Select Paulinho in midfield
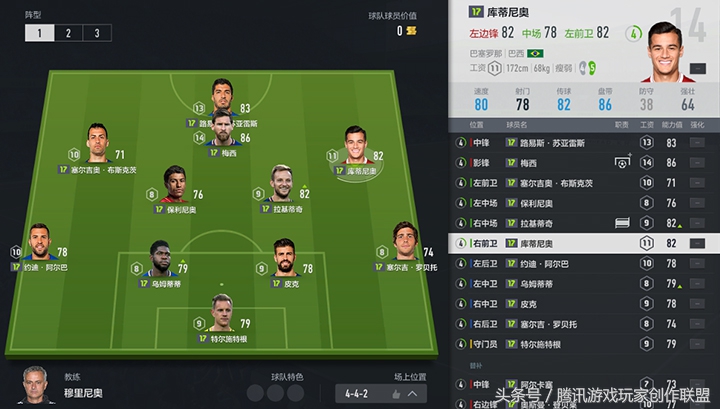Screen dimensions: 720x409 point(175,185)
